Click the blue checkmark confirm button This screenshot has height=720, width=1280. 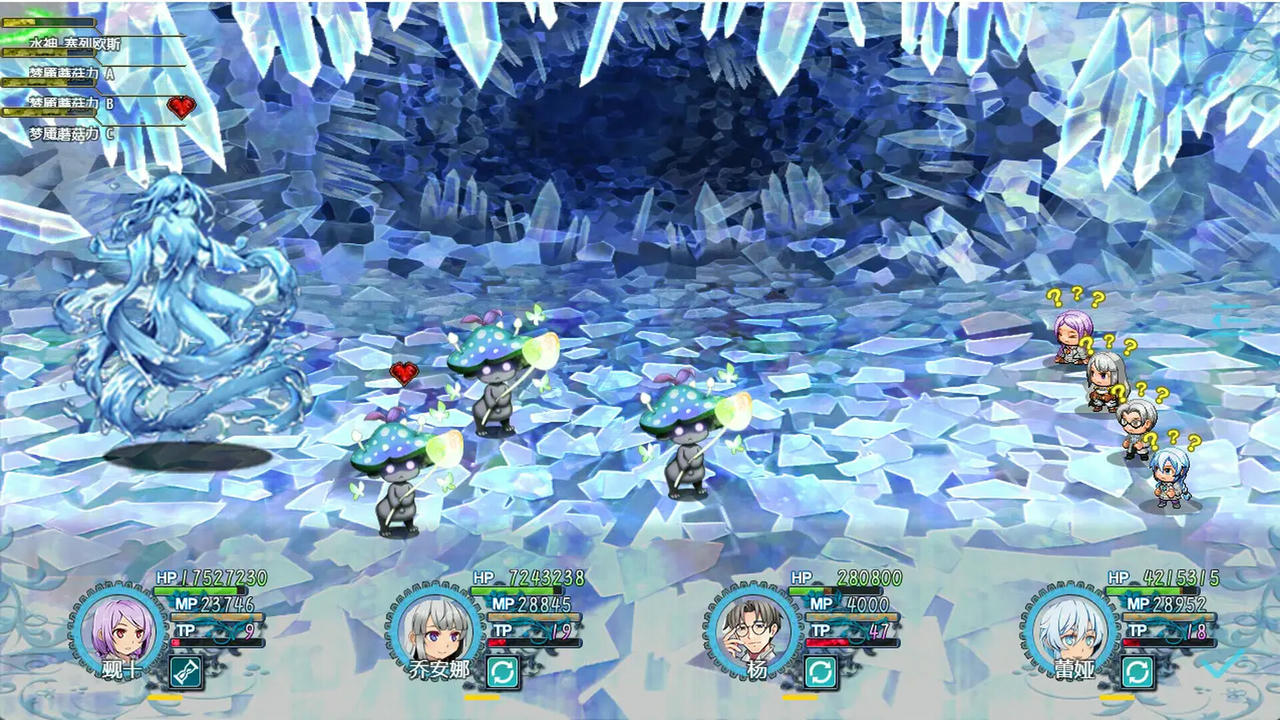[x=1224, y=661]
